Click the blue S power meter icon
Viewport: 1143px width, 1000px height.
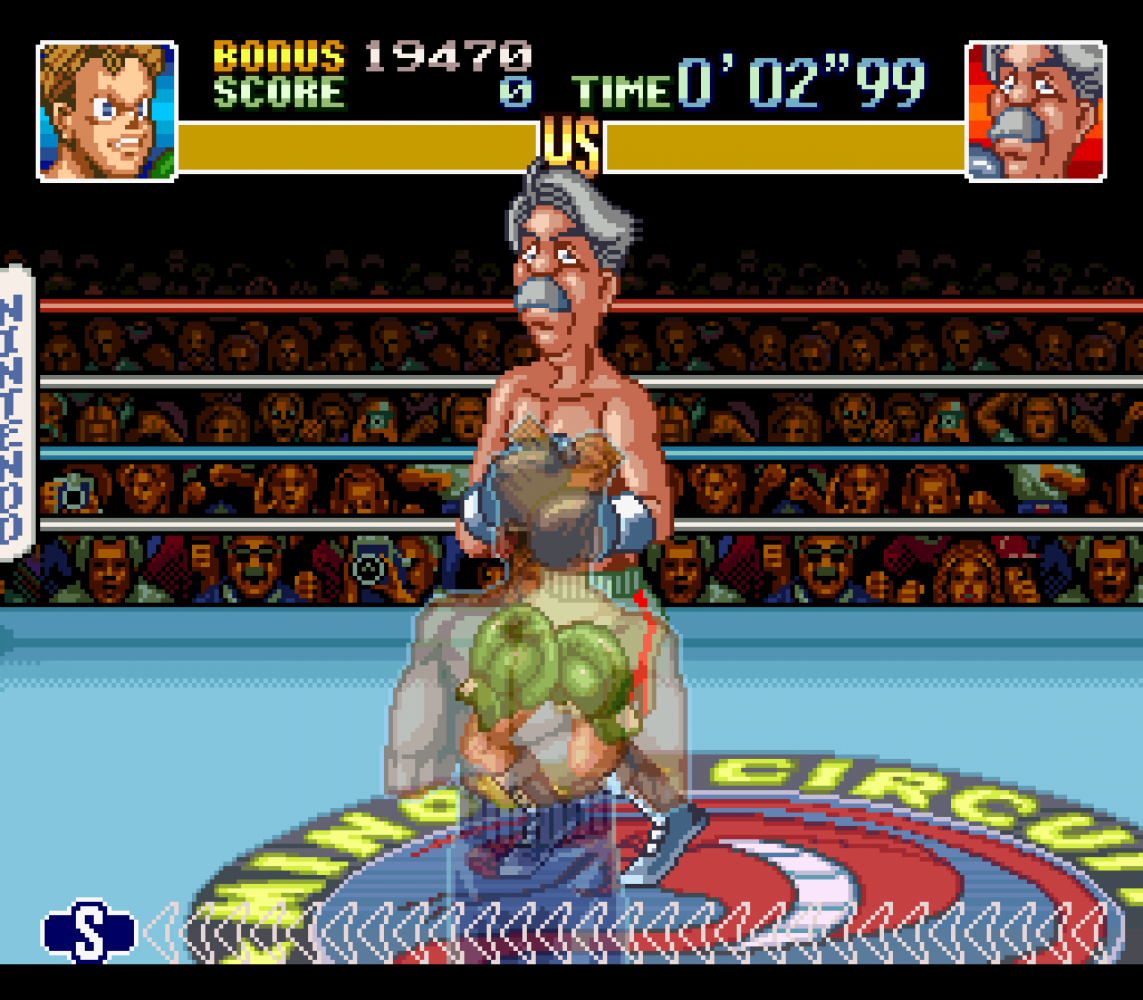click(89, 930)
